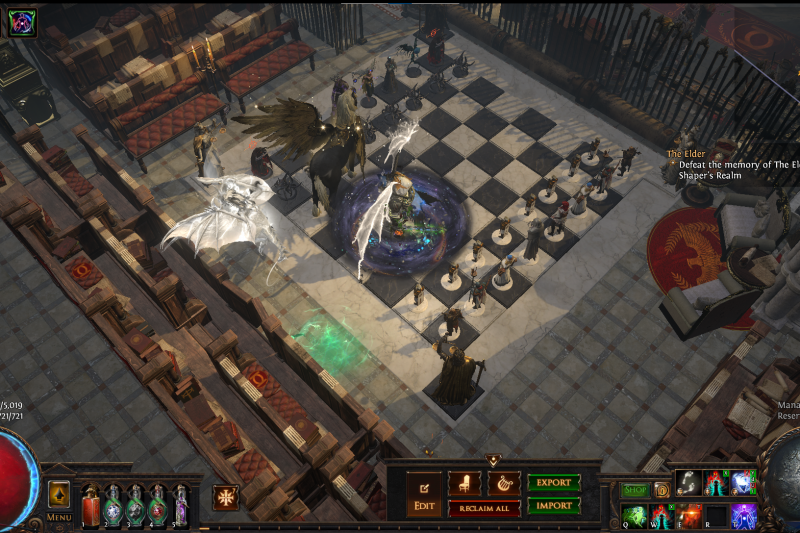Click the aura buff icon at top-left
Viewport: 800px width, 533px height.
coord(22,23)
